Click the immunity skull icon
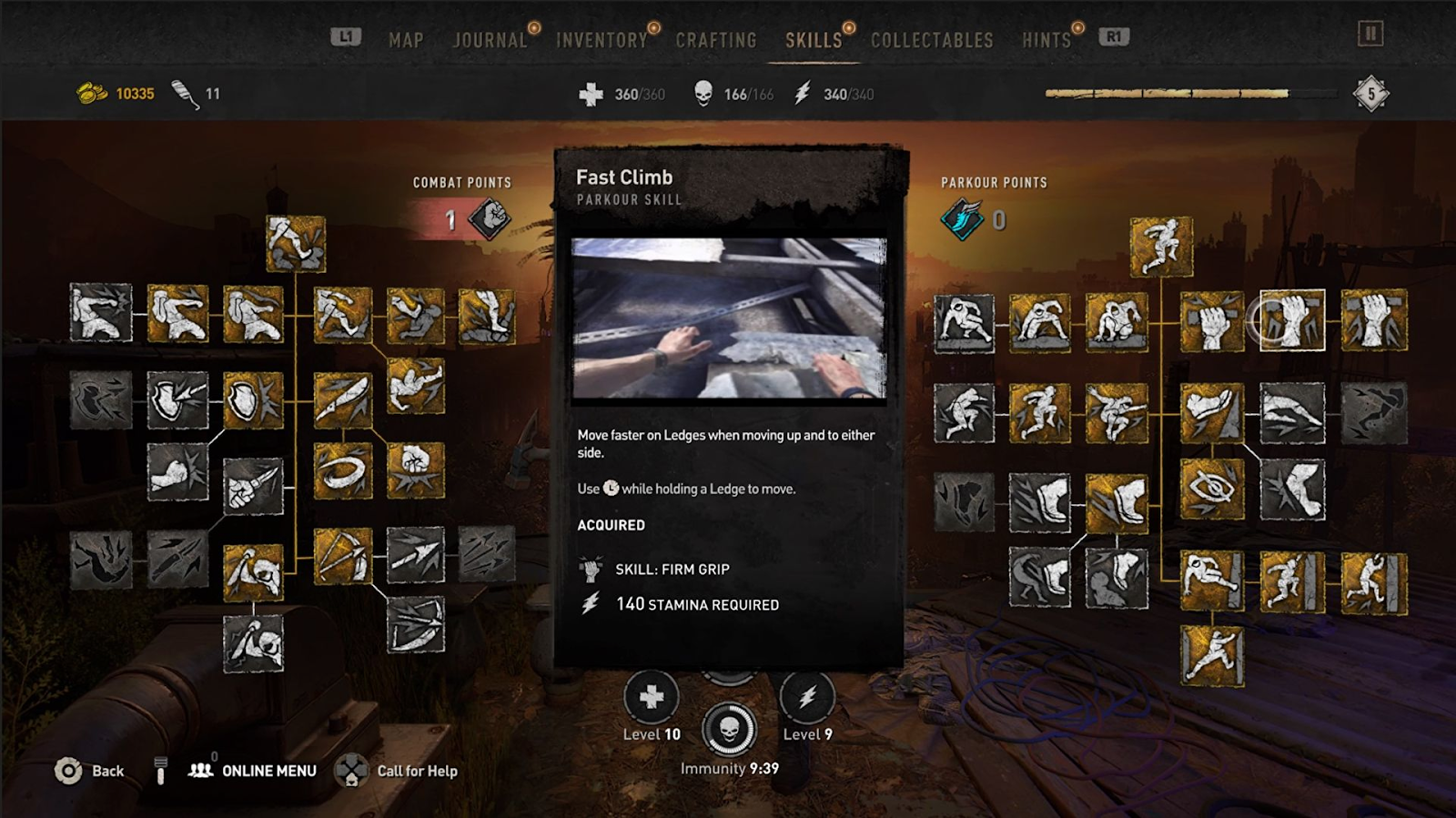The image size is (1456, 818). [x=729, y=729]
